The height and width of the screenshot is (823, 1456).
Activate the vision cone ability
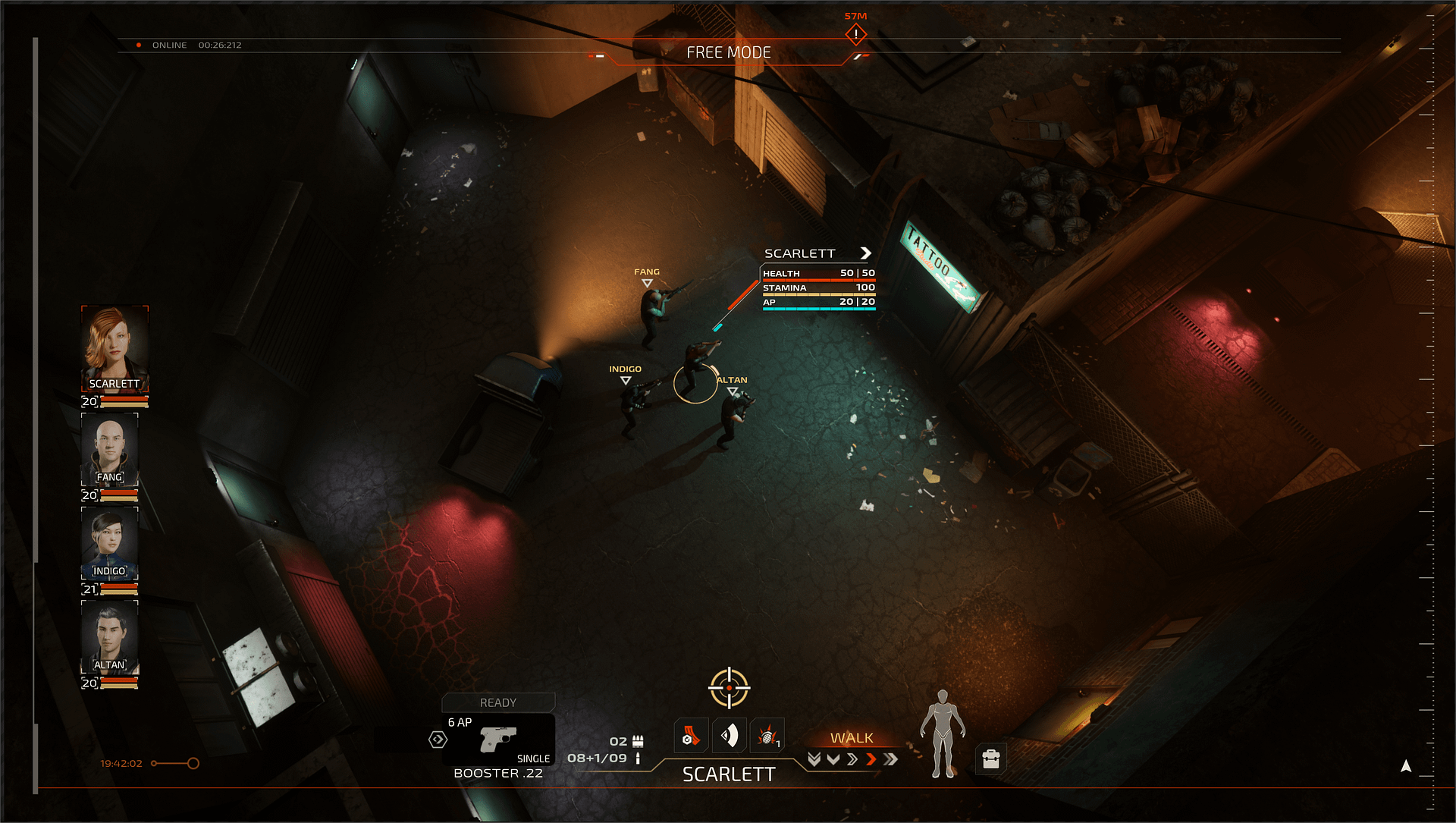click(x=729, y=736)
